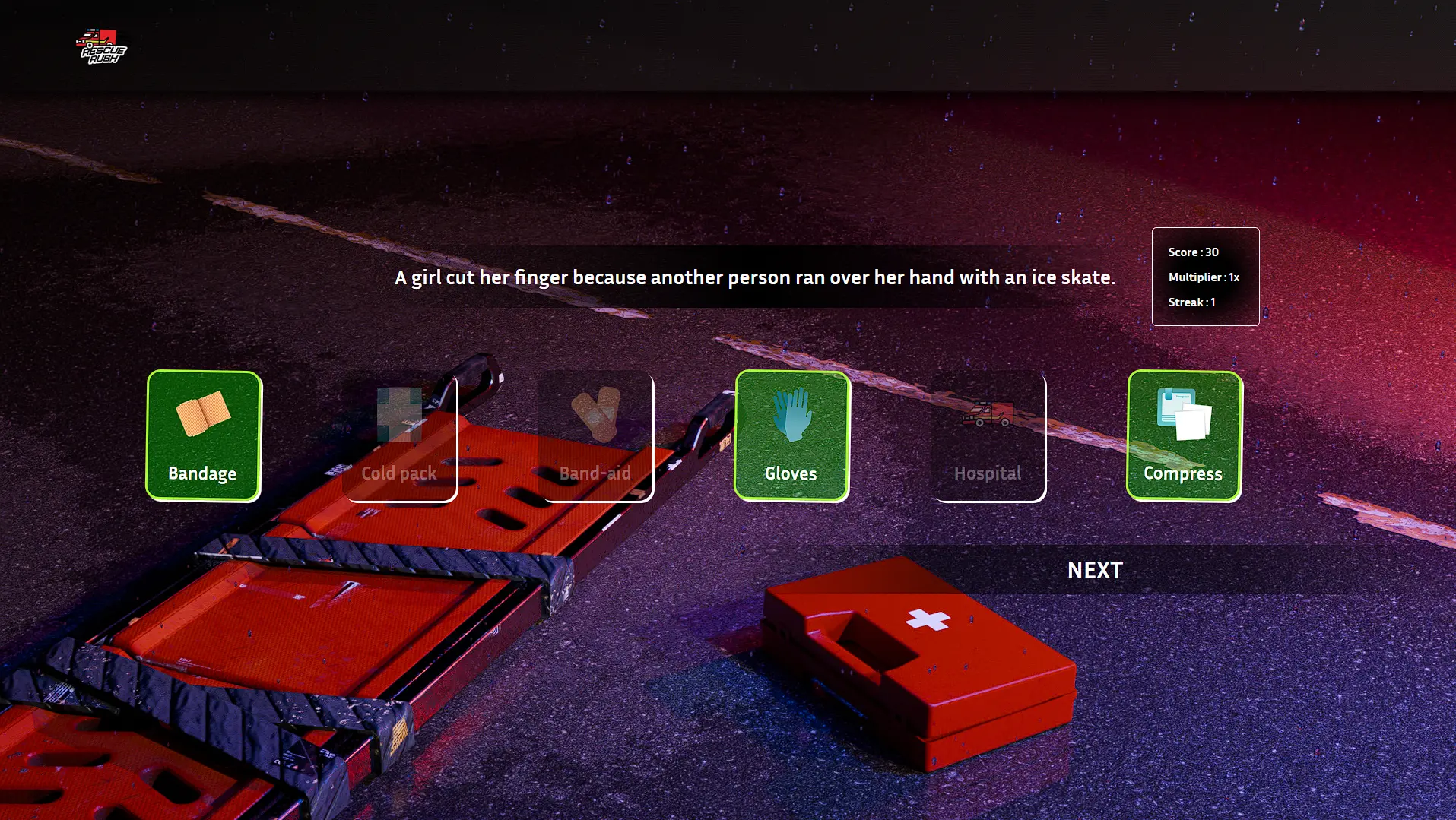Expand the Multiplier stat entry
1456x820 pixels.
(x=1204, y=277)
